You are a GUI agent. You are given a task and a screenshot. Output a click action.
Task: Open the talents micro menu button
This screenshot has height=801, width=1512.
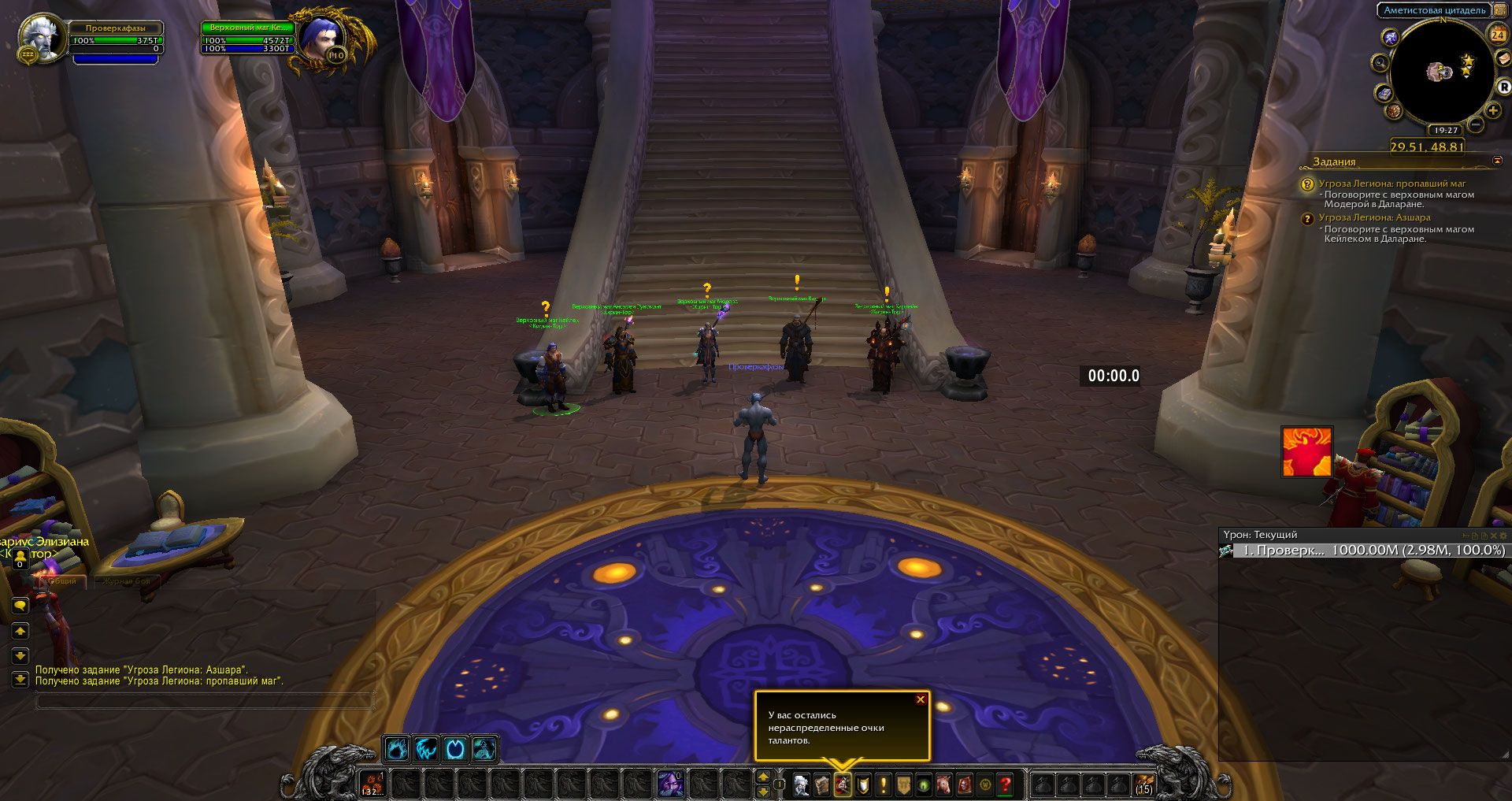pos(843,785)
